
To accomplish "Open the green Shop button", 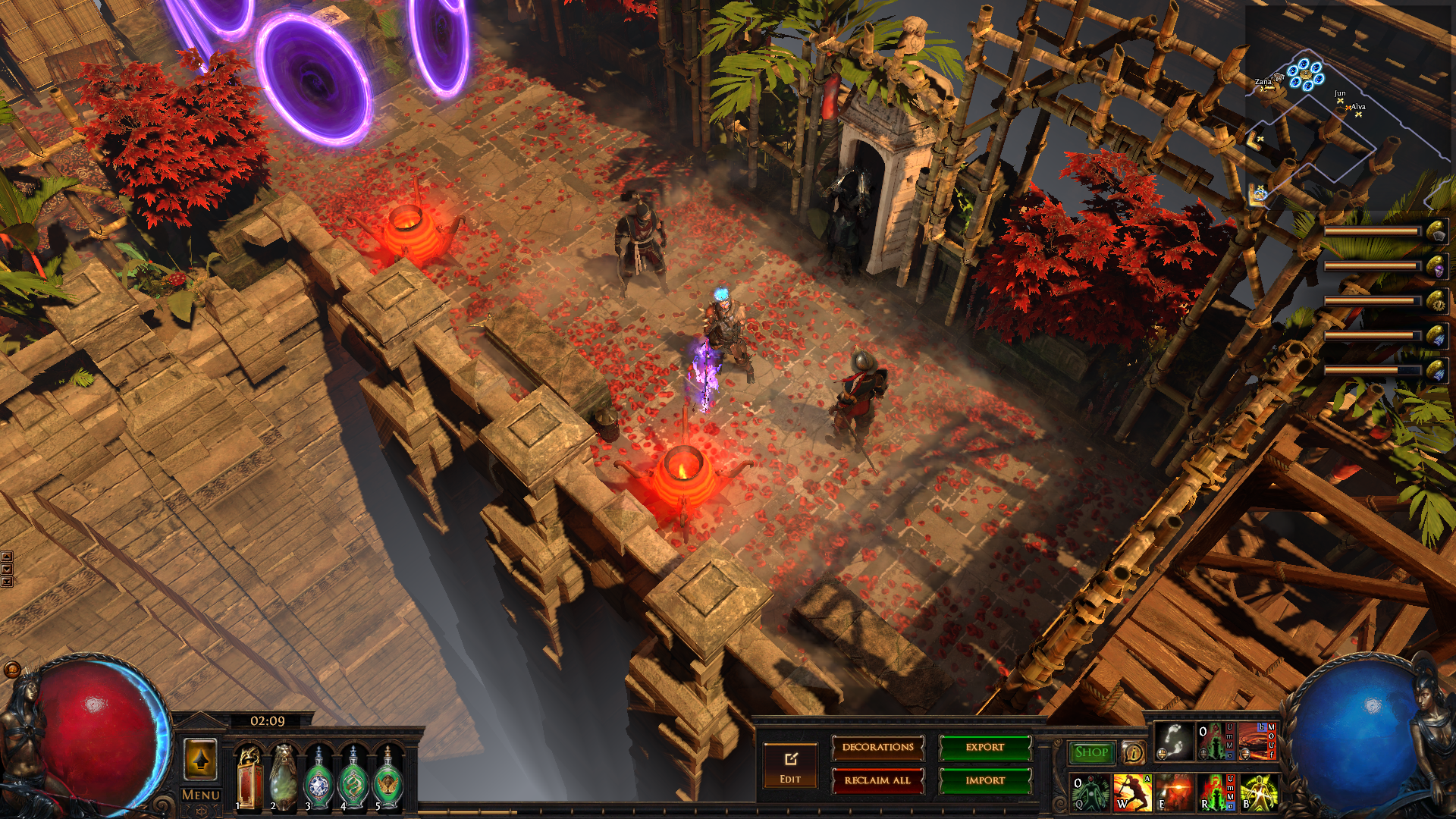I will point(1091,752).
